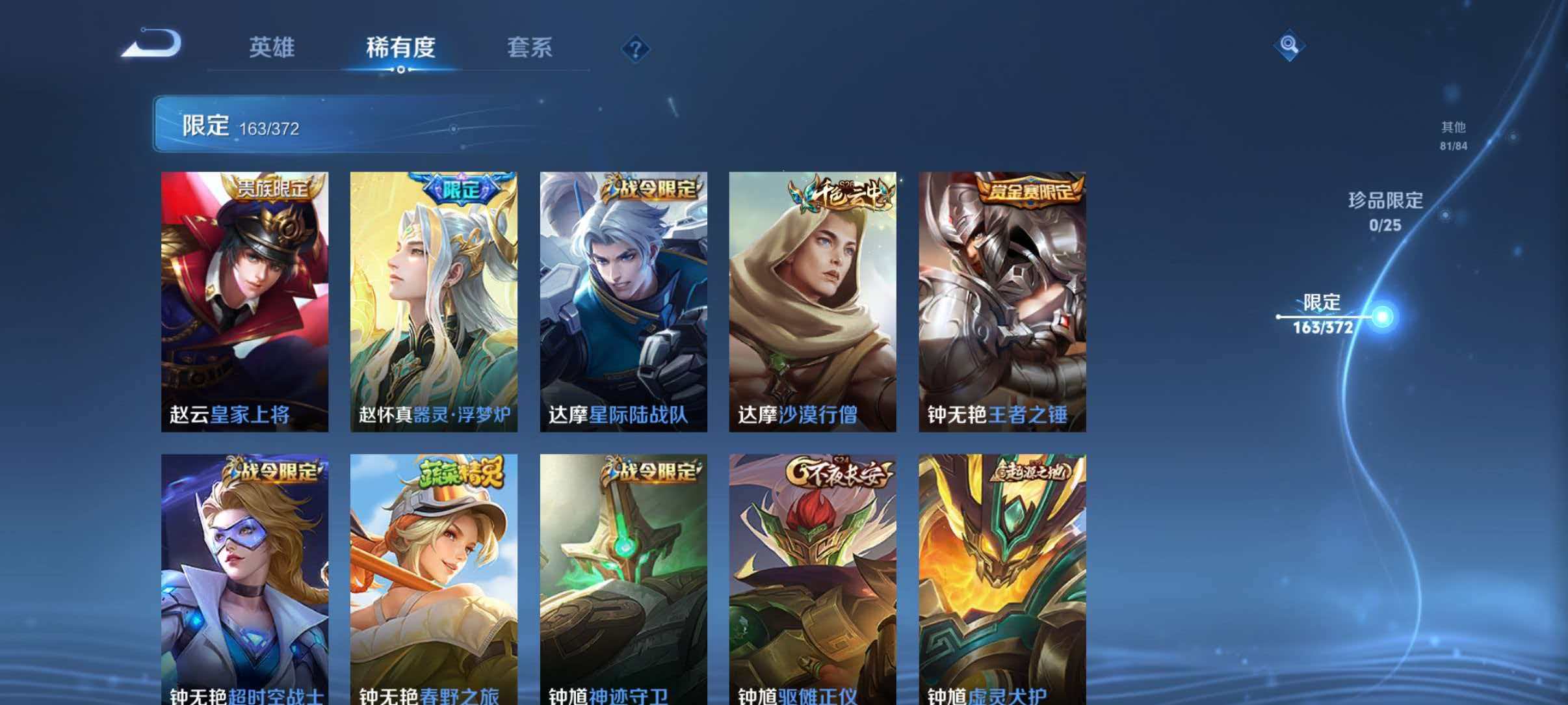Open help via the question mark icon
The width and height of the screenshot is (1568, 705).
(636, 49)
